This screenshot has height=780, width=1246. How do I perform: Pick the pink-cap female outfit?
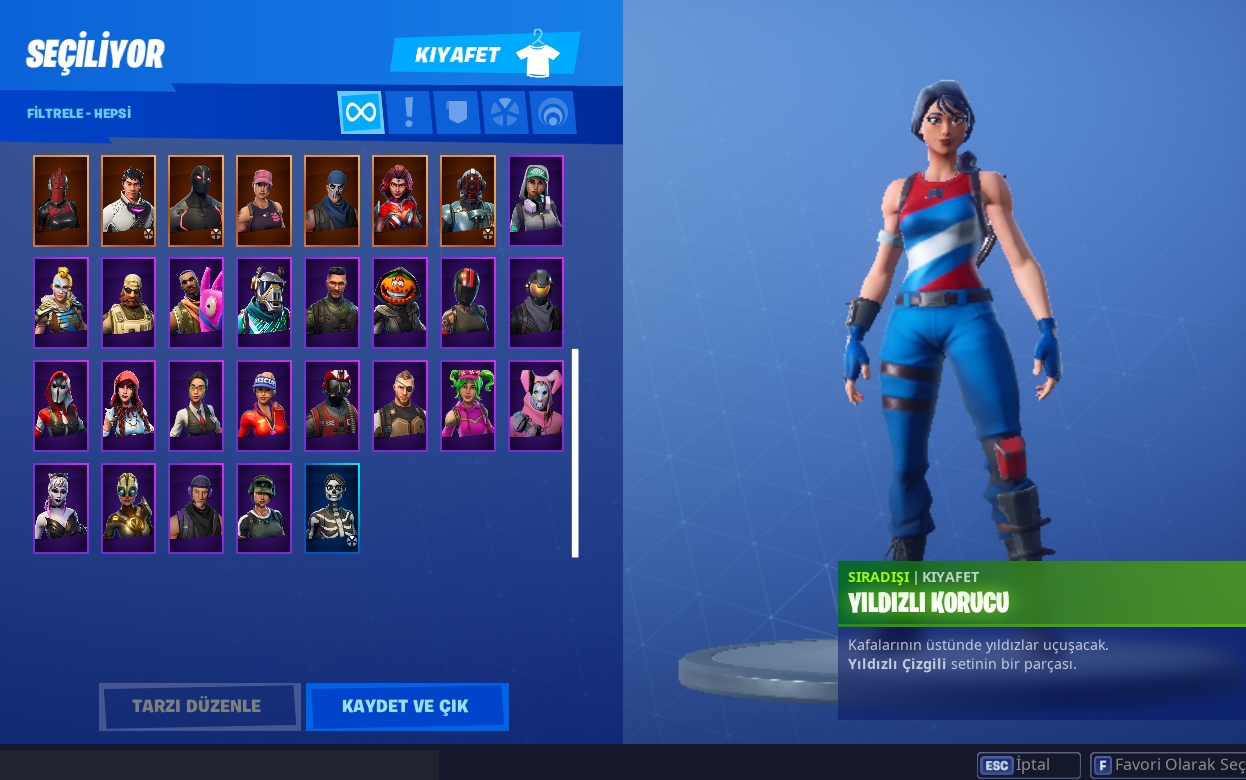[x=264, y=200]
